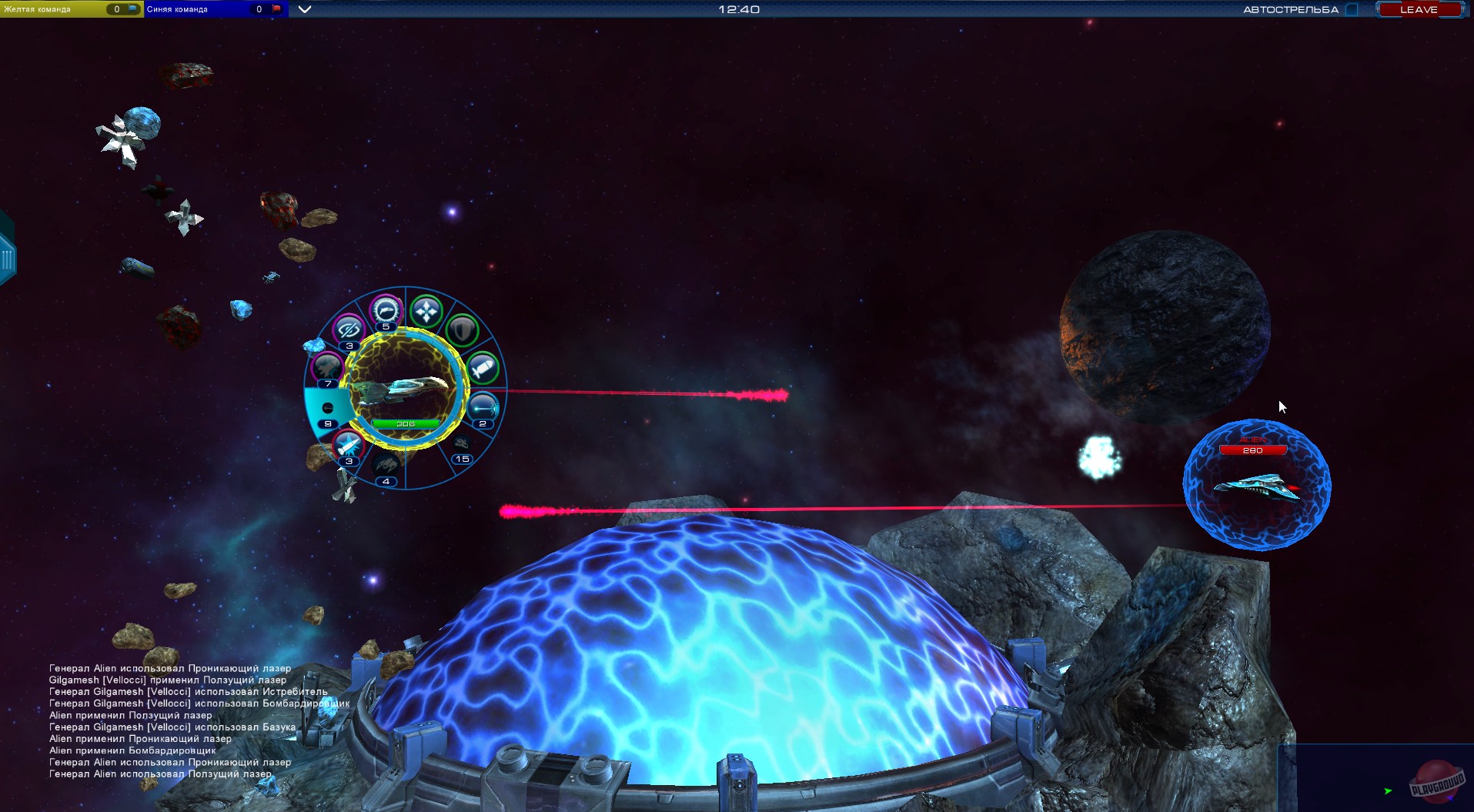Activate the shield ability on the wheel
This screenshot has height=812, width=1474.
click(x=462, y=331)
